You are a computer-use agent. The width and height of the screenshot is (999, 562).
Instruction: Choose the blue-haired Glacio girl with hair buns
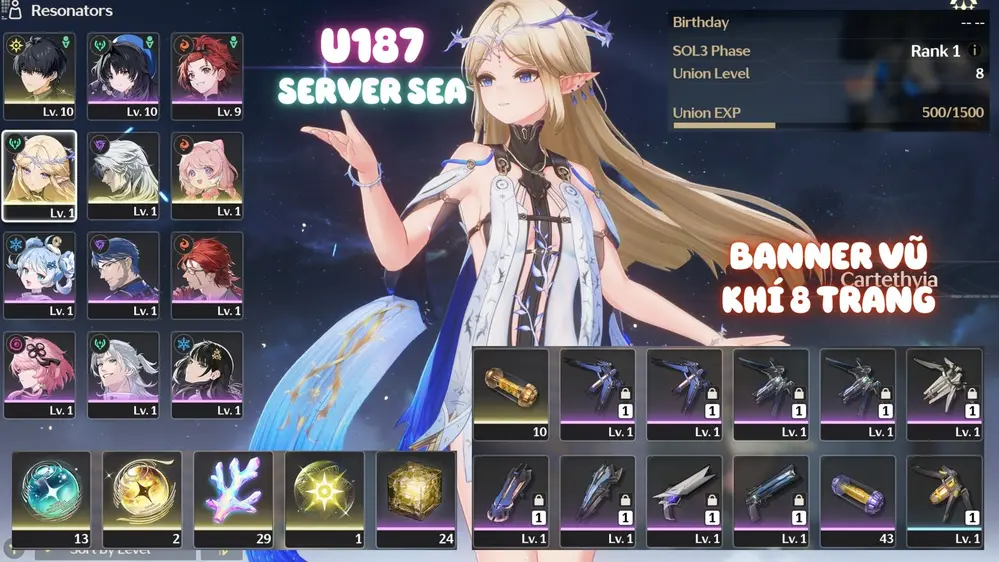[x=39, y=275]
